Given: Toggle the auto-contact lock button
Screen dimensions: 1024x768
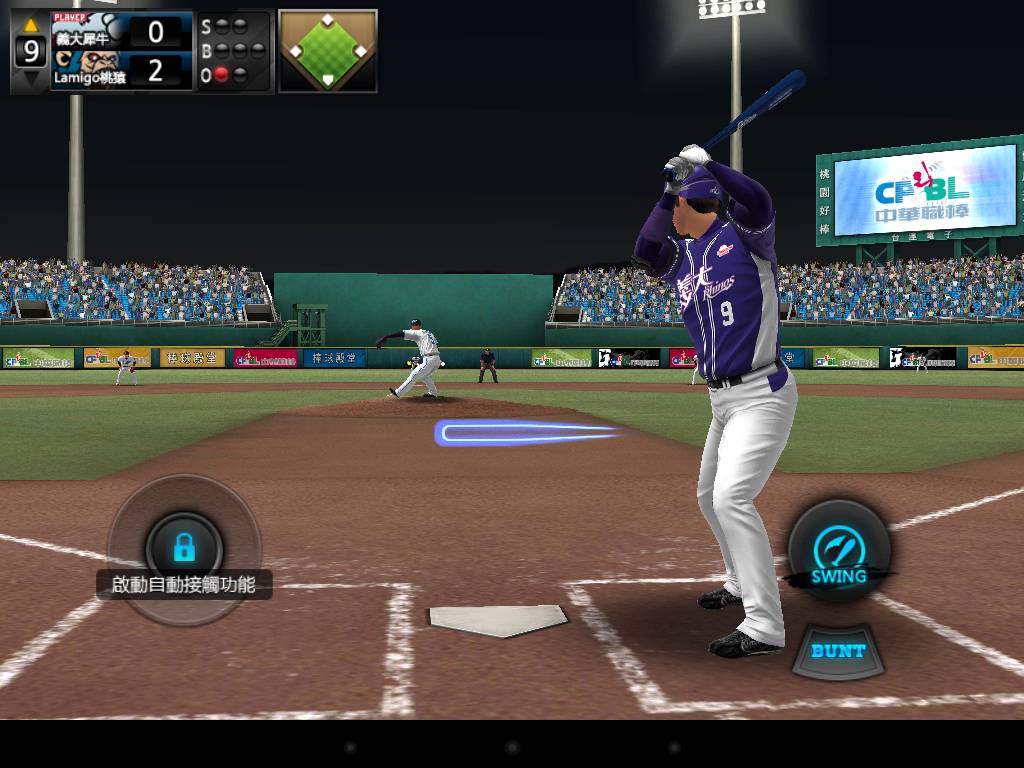Looking at the screenshot, I should [184, 546].
